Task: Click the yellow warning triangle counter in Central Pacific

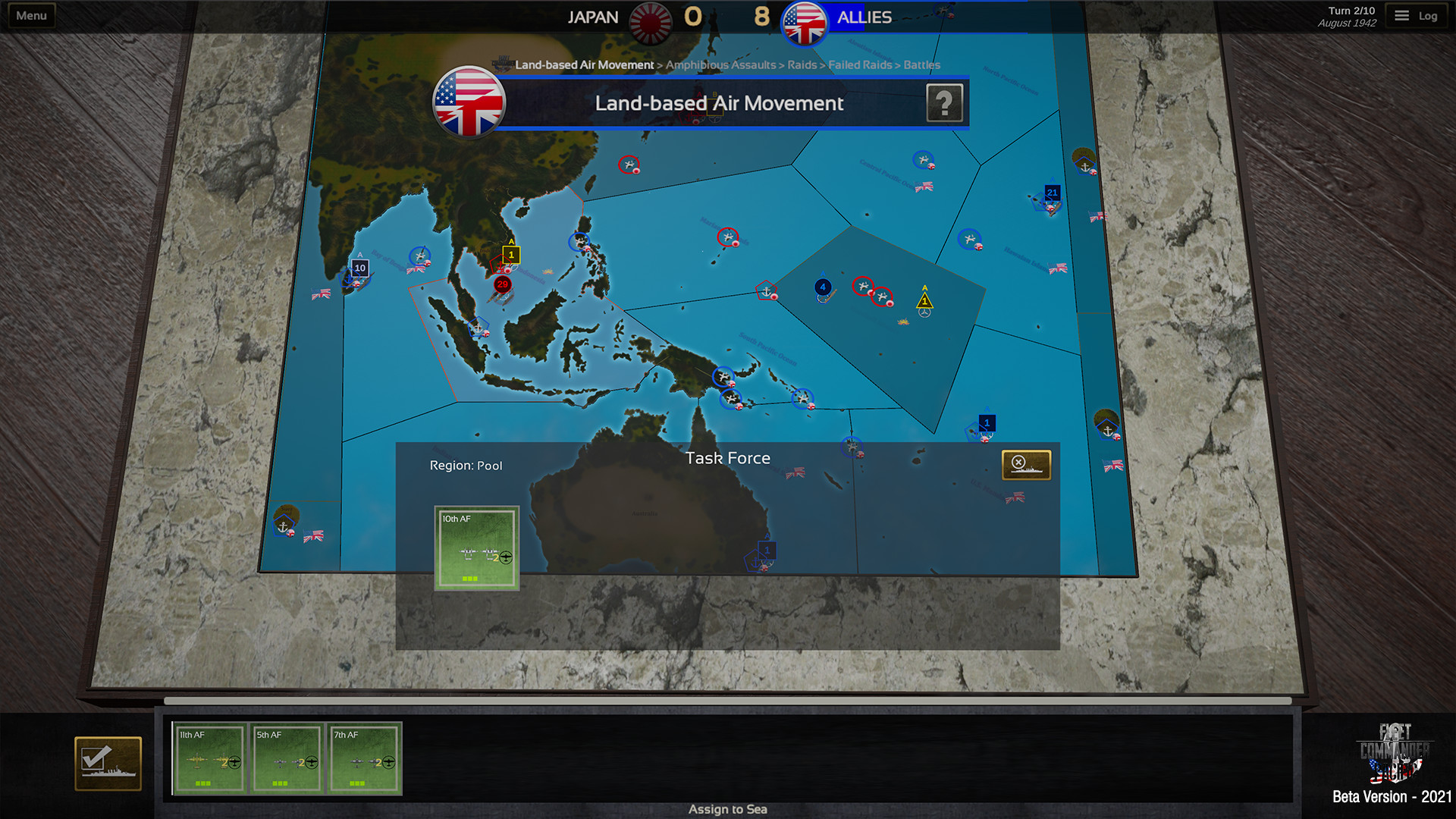Action: pos(924,301)
